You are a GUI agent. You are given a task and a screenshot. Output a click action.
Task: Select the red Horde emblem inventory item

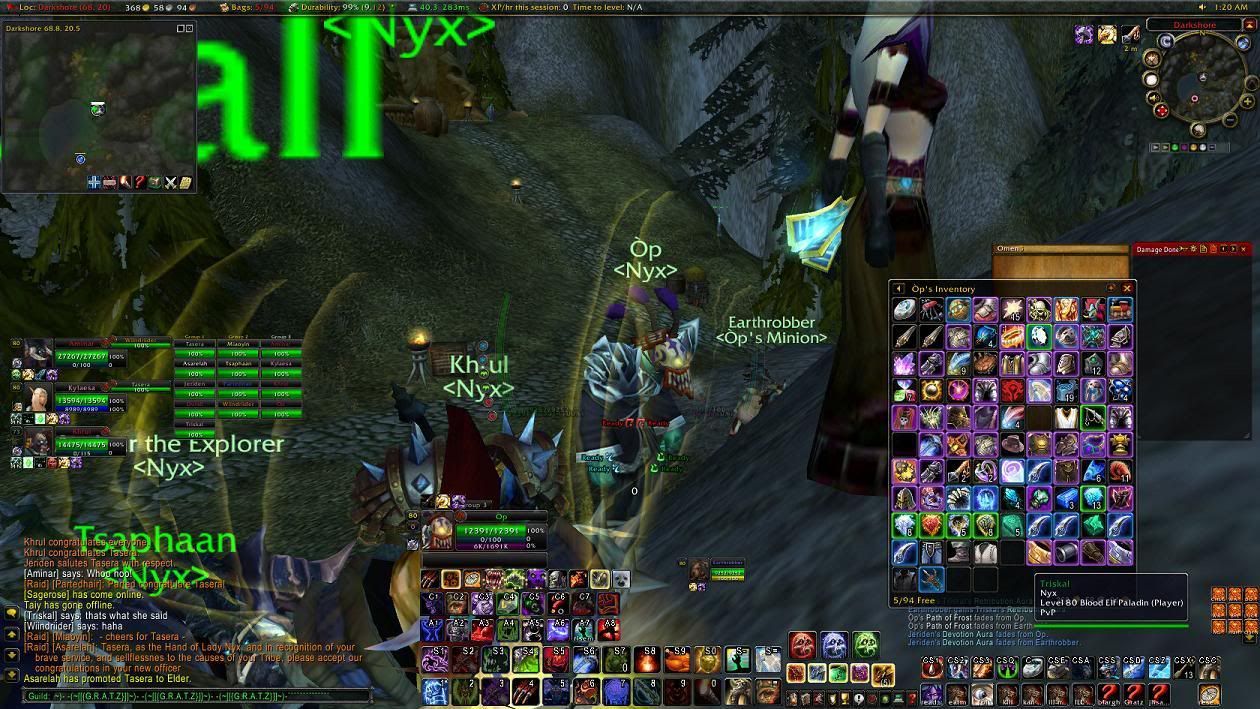point(1013,390)
